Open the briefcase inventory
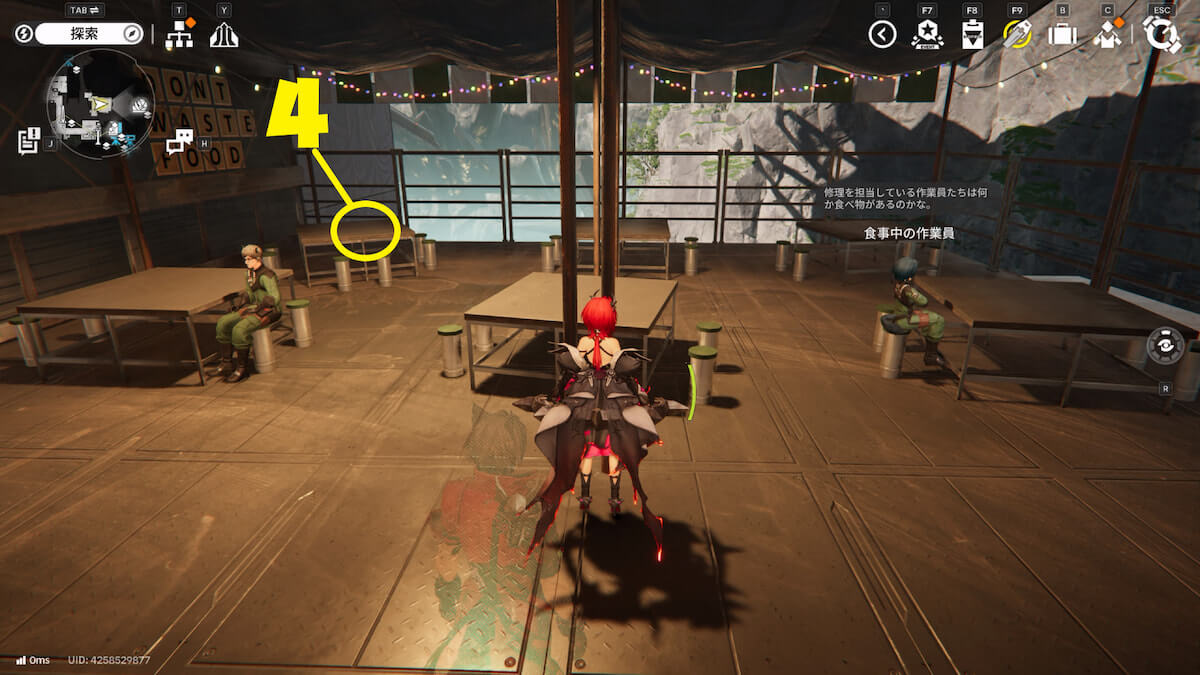The height and width of the screenshot is (675, 1200). click(x=1061, y=35)
